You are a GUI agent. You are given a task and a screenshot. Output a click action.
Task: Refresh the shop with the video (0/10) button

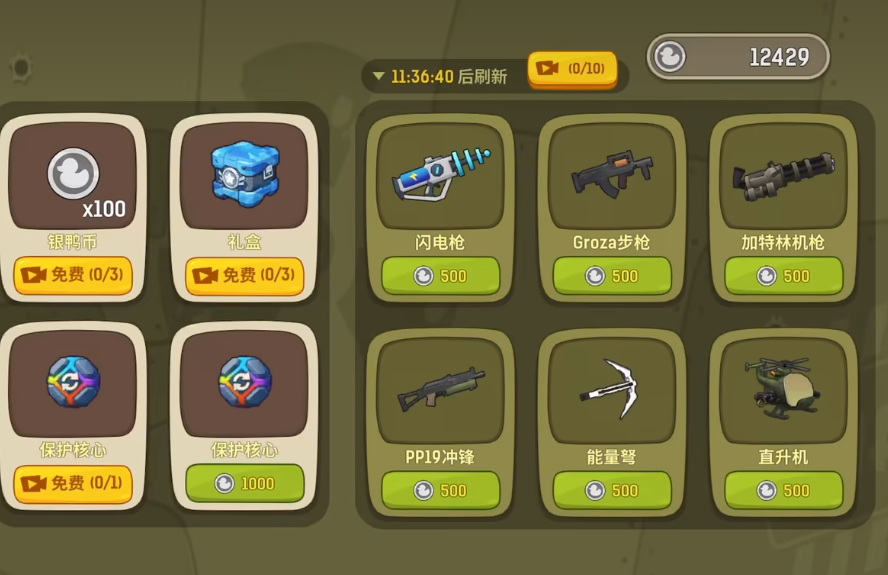pyautogui.click(x=572, y=69)
